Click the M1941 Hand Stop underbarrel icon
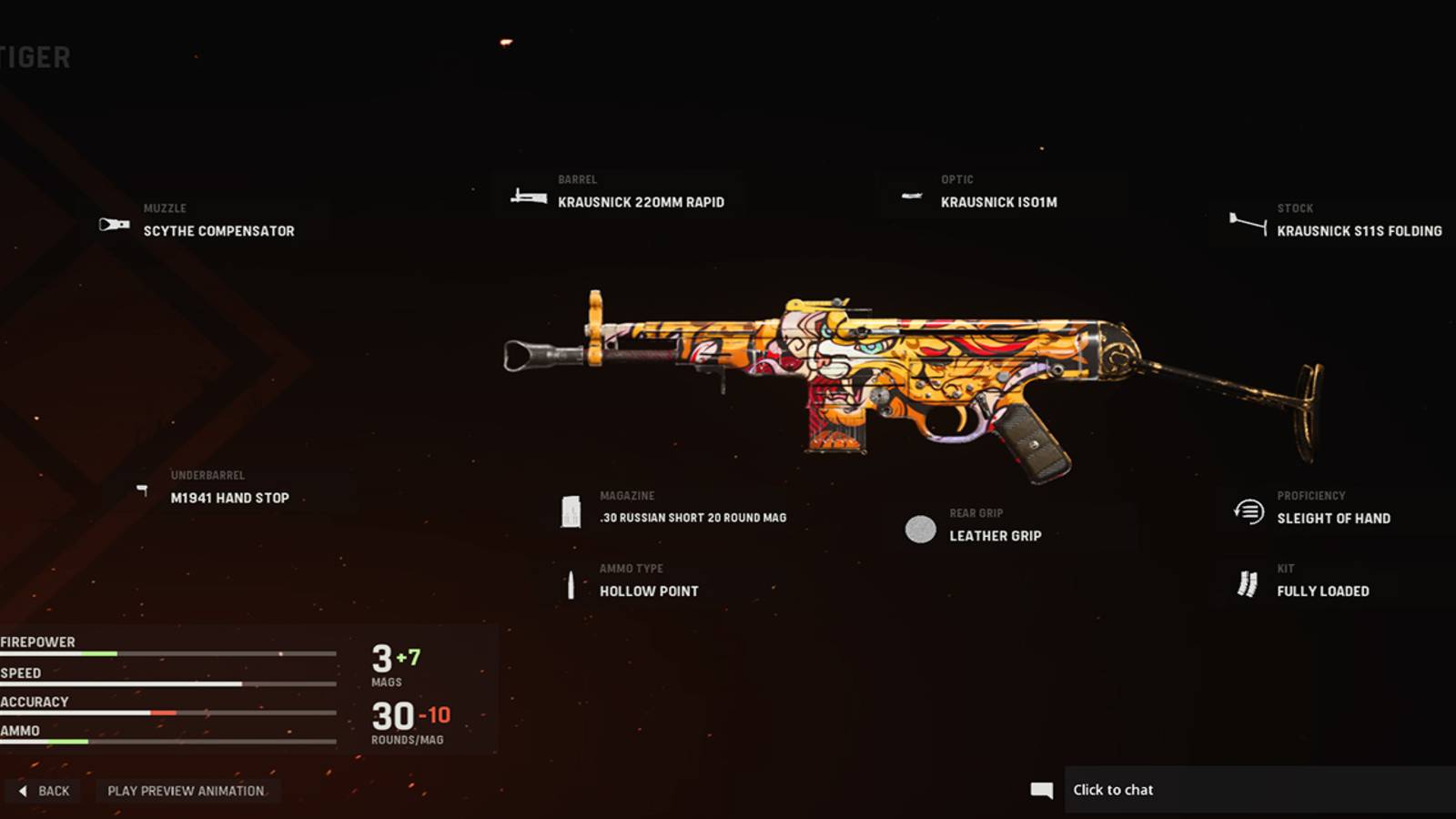 (144, 489)
